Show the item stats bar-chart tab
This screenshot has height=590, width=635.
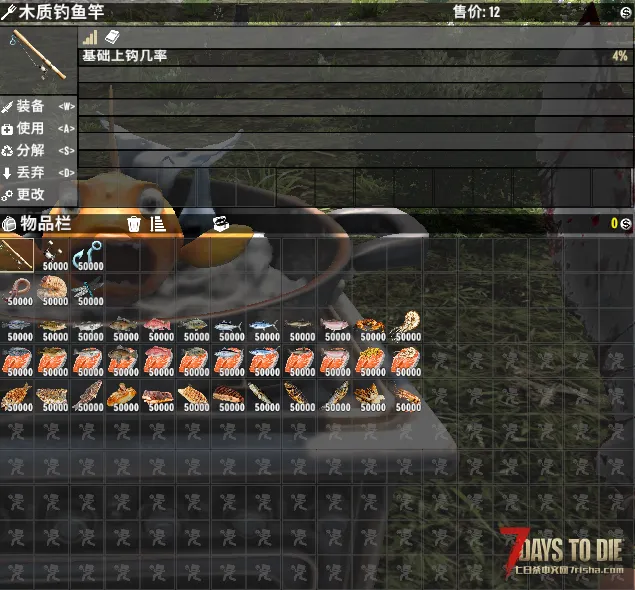pos(90,37)
